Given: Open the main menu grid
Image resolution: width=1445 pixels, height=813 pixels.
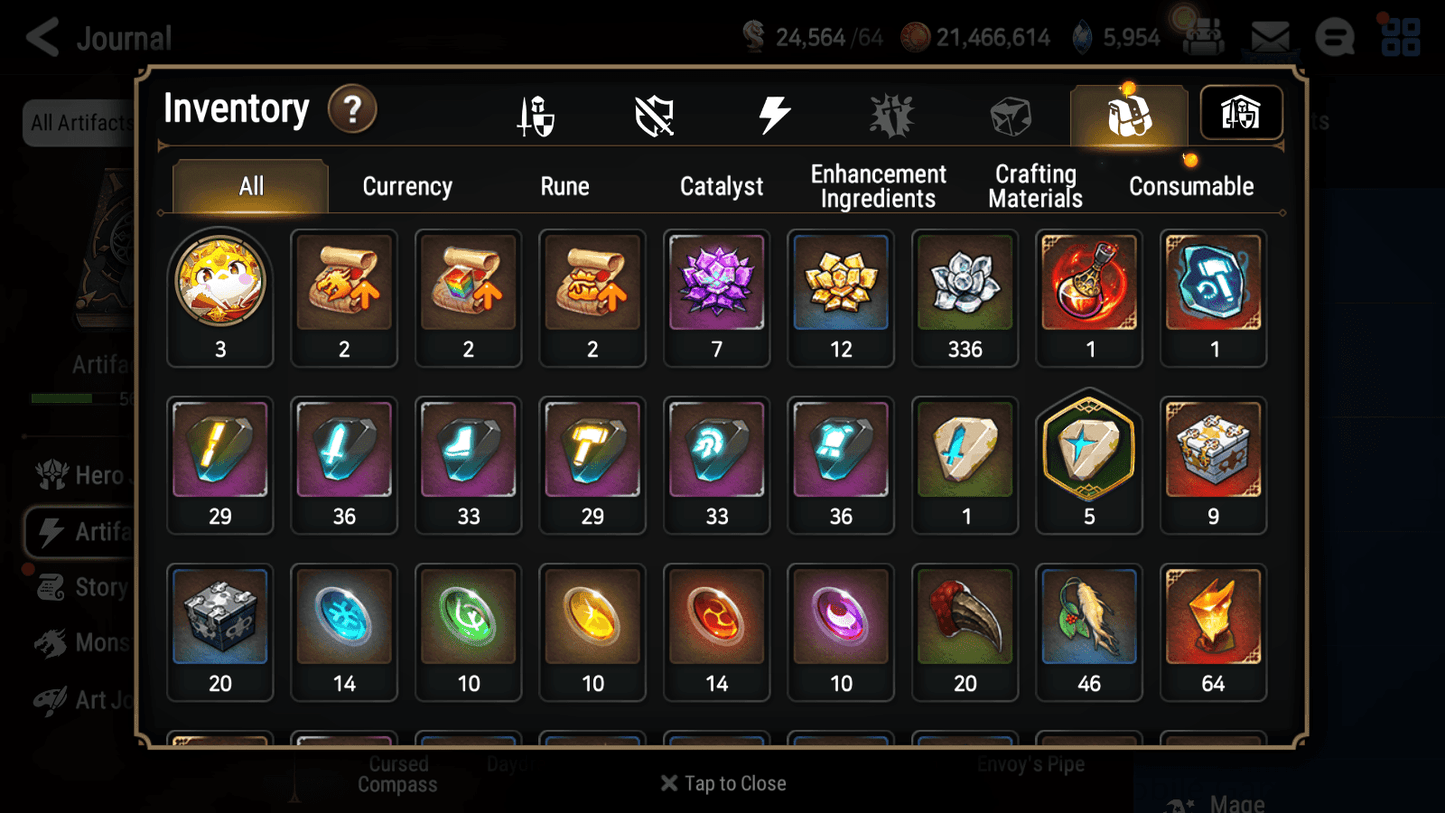Looking at the screenshot, I should (x=1400, y=36).
